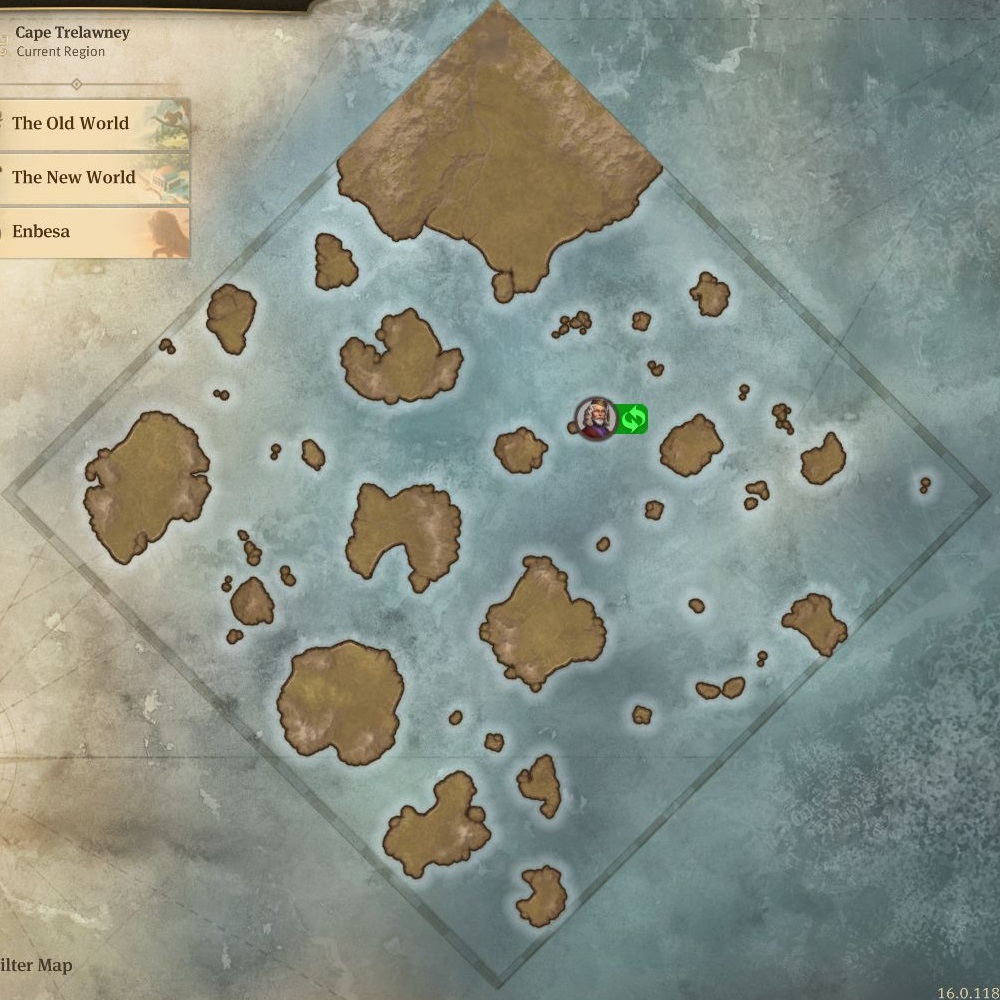Open the Enbesa region map
The width and height of the screenshot is (1000, 1000).
click(x=92, y=232)
